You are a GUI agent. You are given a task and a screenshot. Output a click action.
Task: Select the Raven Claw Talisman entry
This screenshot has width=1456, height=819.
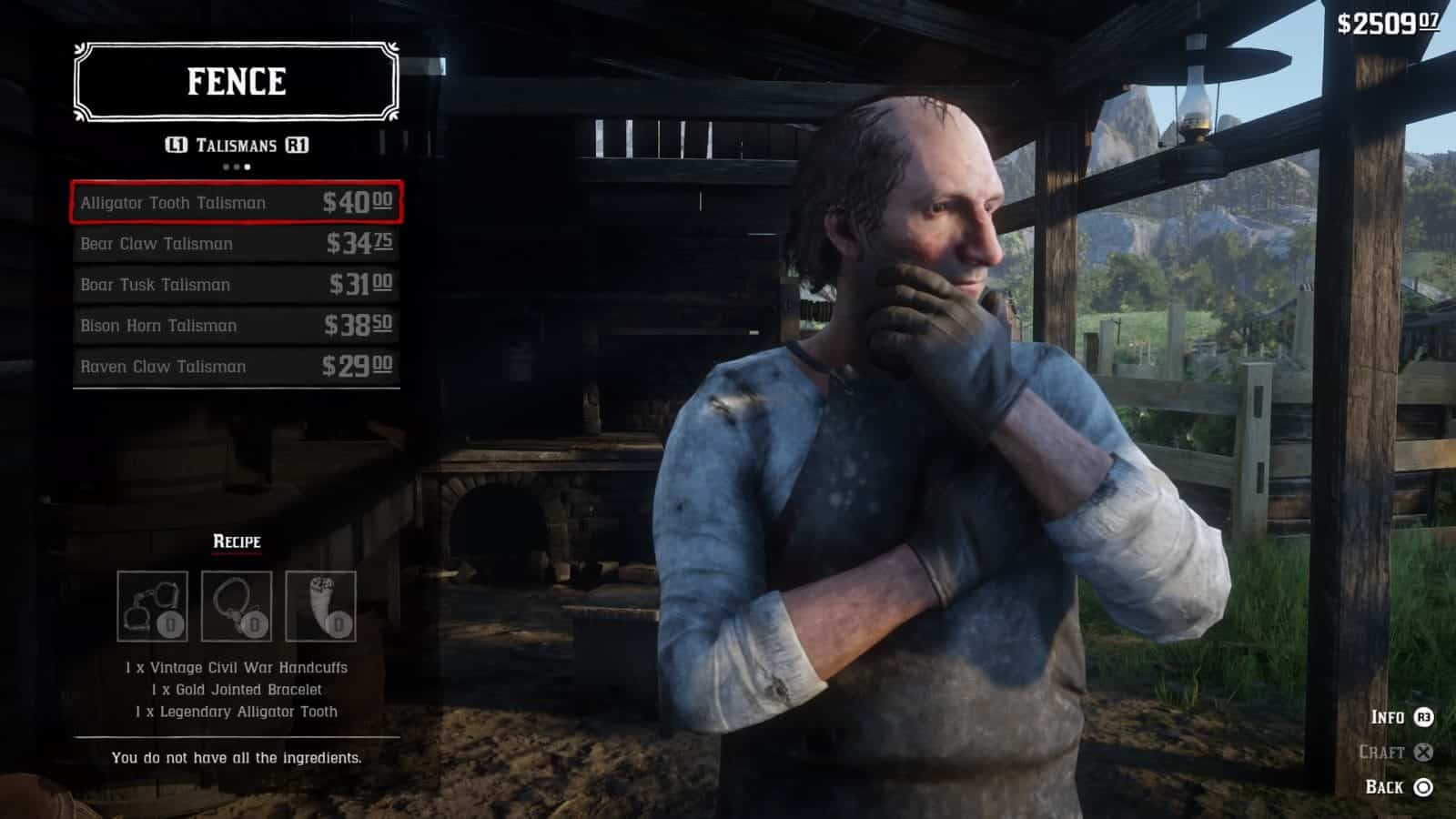(237, 367)
